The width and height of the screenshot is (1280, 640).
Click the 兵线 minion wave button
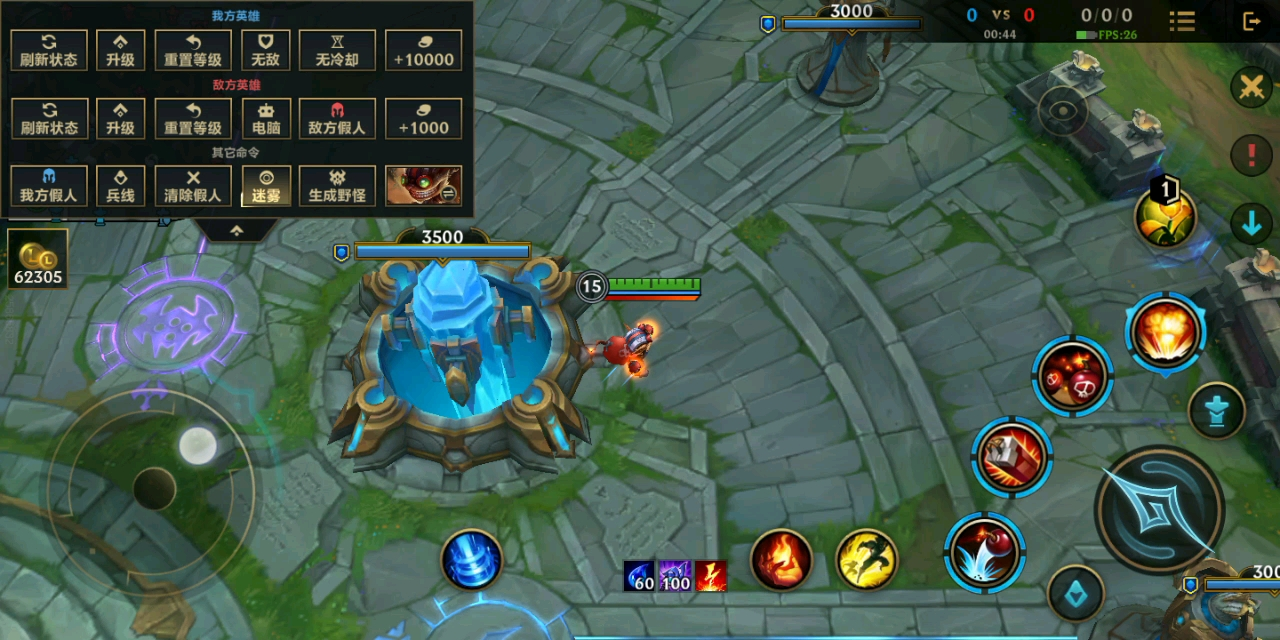(120, 186)
